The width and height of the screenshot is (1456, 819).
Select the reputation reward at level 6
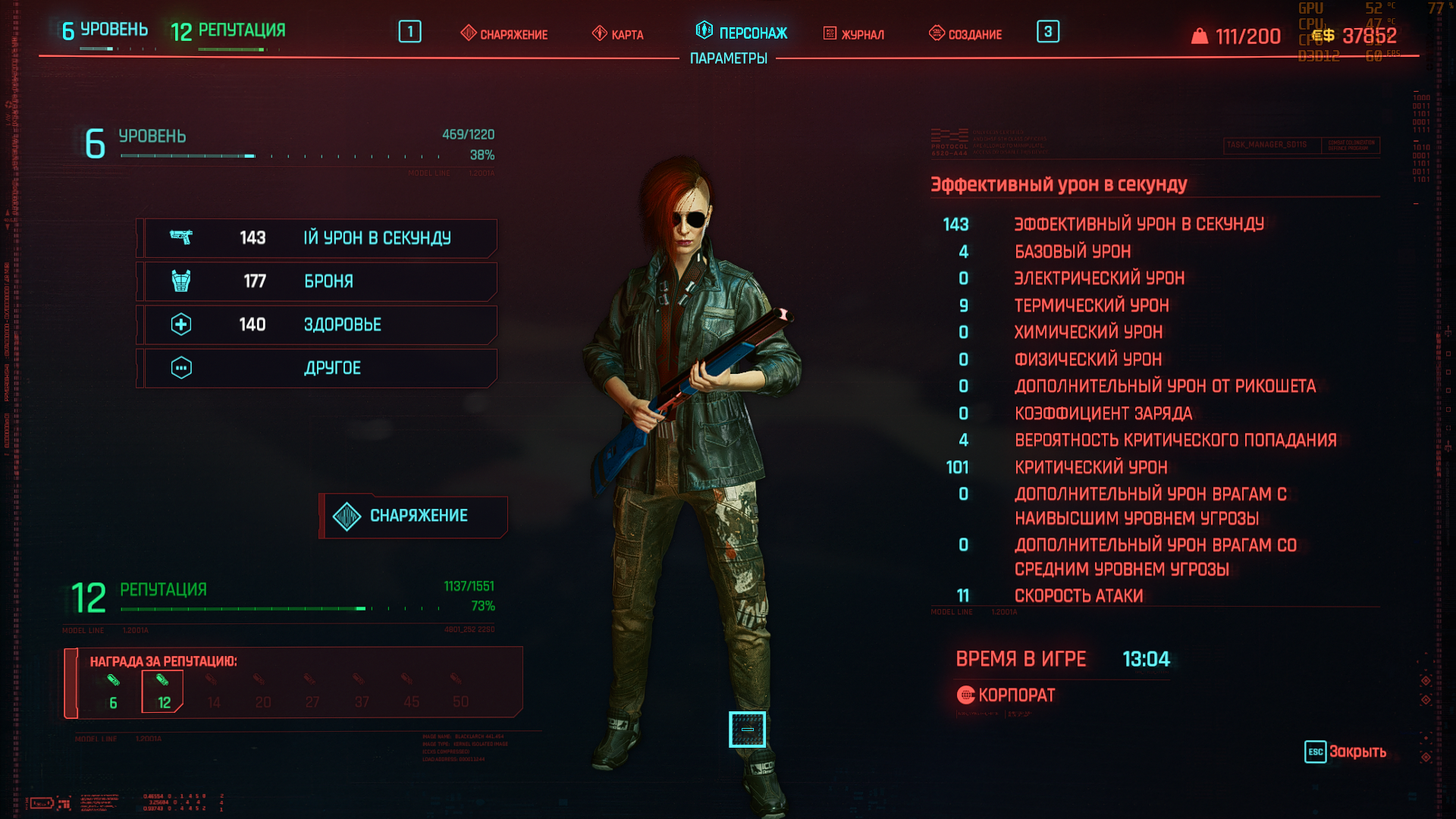click(113, 689)
